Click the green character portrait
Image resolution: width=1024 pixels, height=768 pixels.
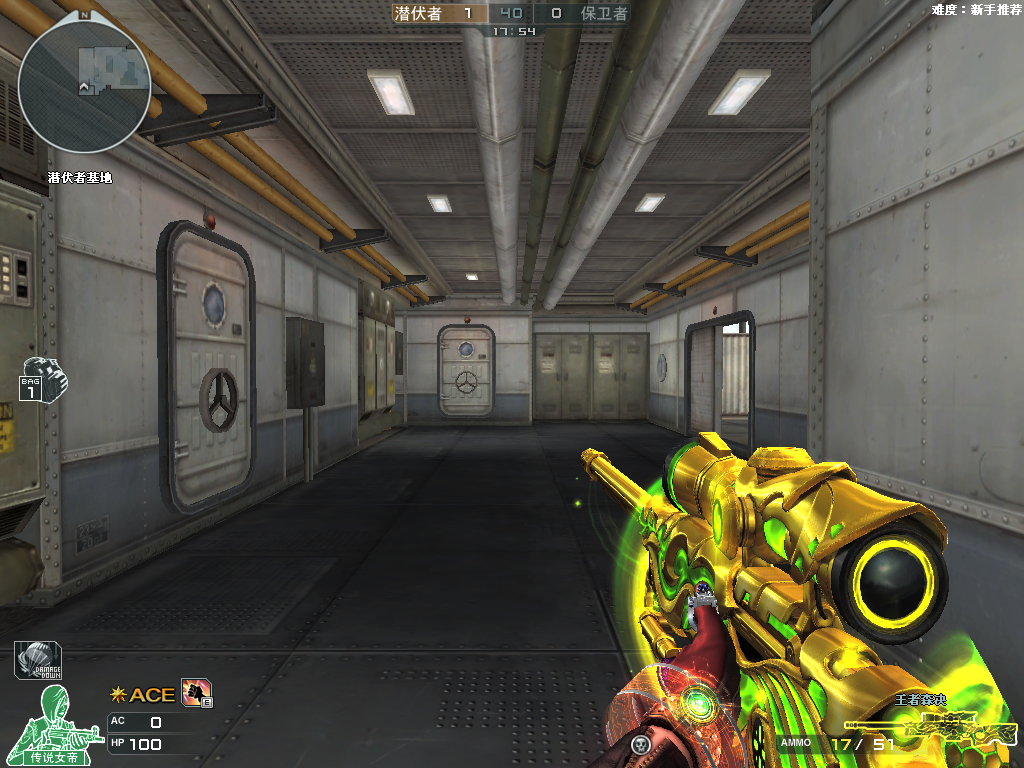pyautogui.click(x=62, y=718)
